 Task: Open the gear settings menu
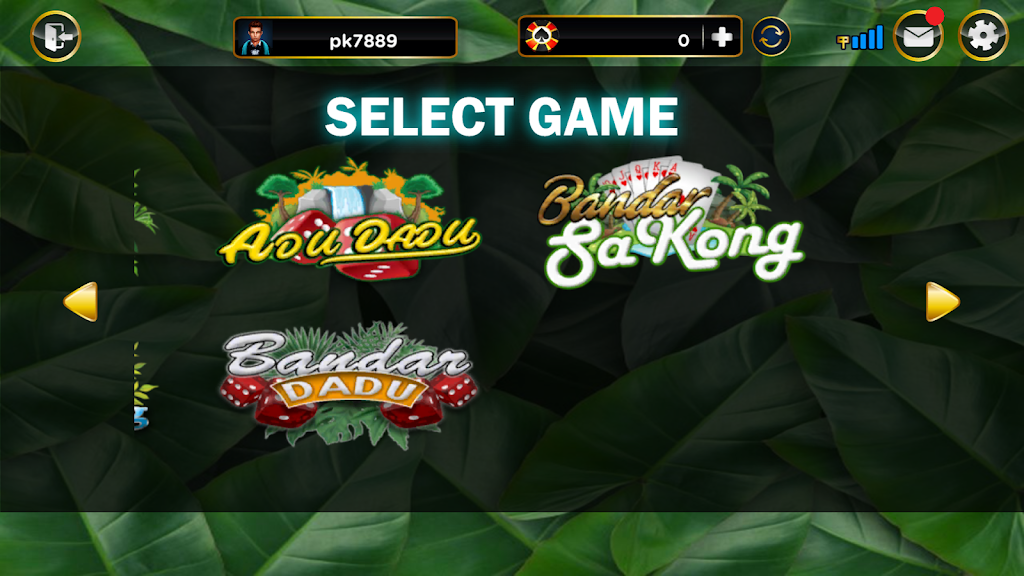click(983, 37)
